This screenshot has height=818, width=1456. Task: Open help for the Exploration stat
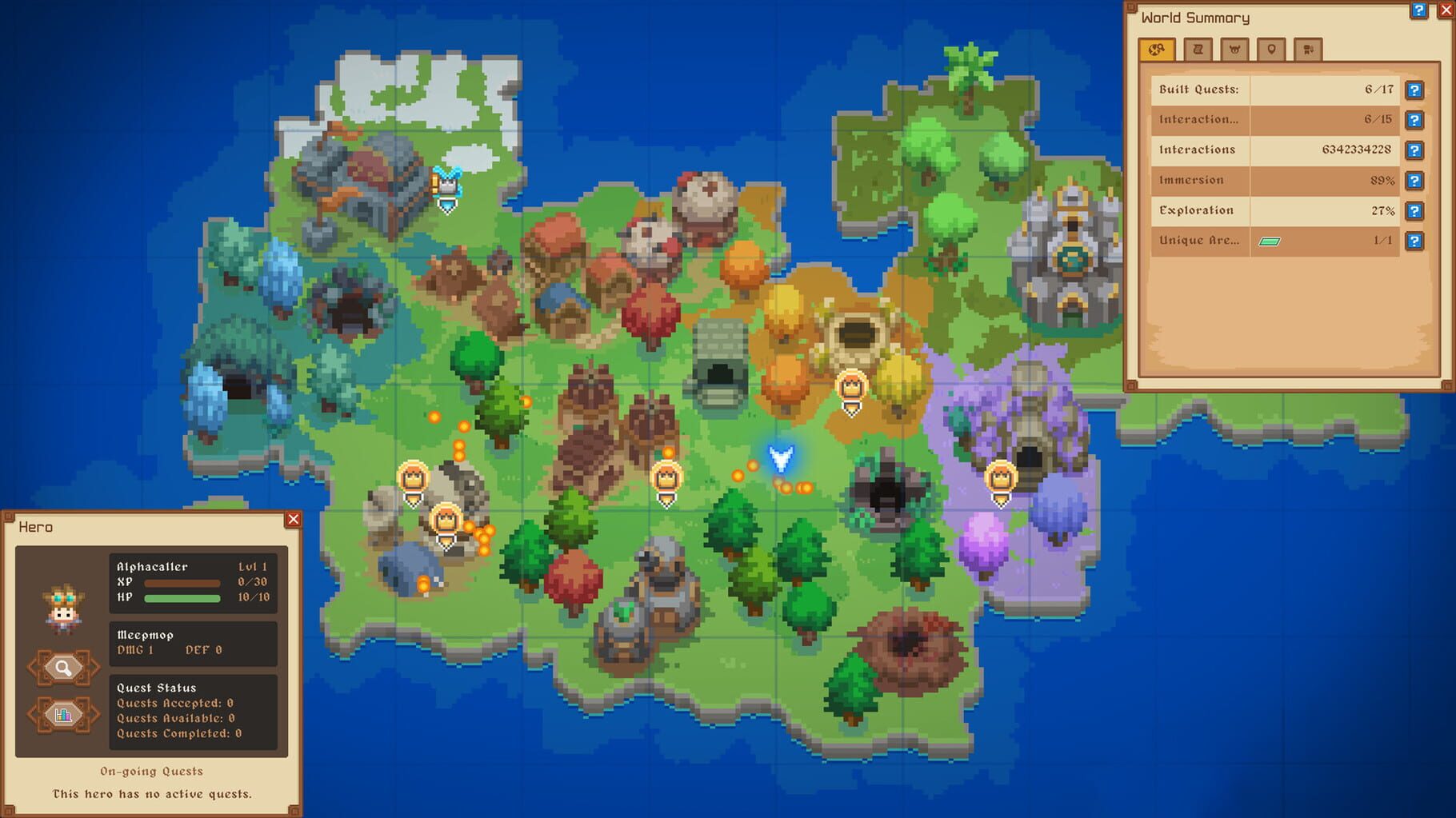[x=1414, y=210]
